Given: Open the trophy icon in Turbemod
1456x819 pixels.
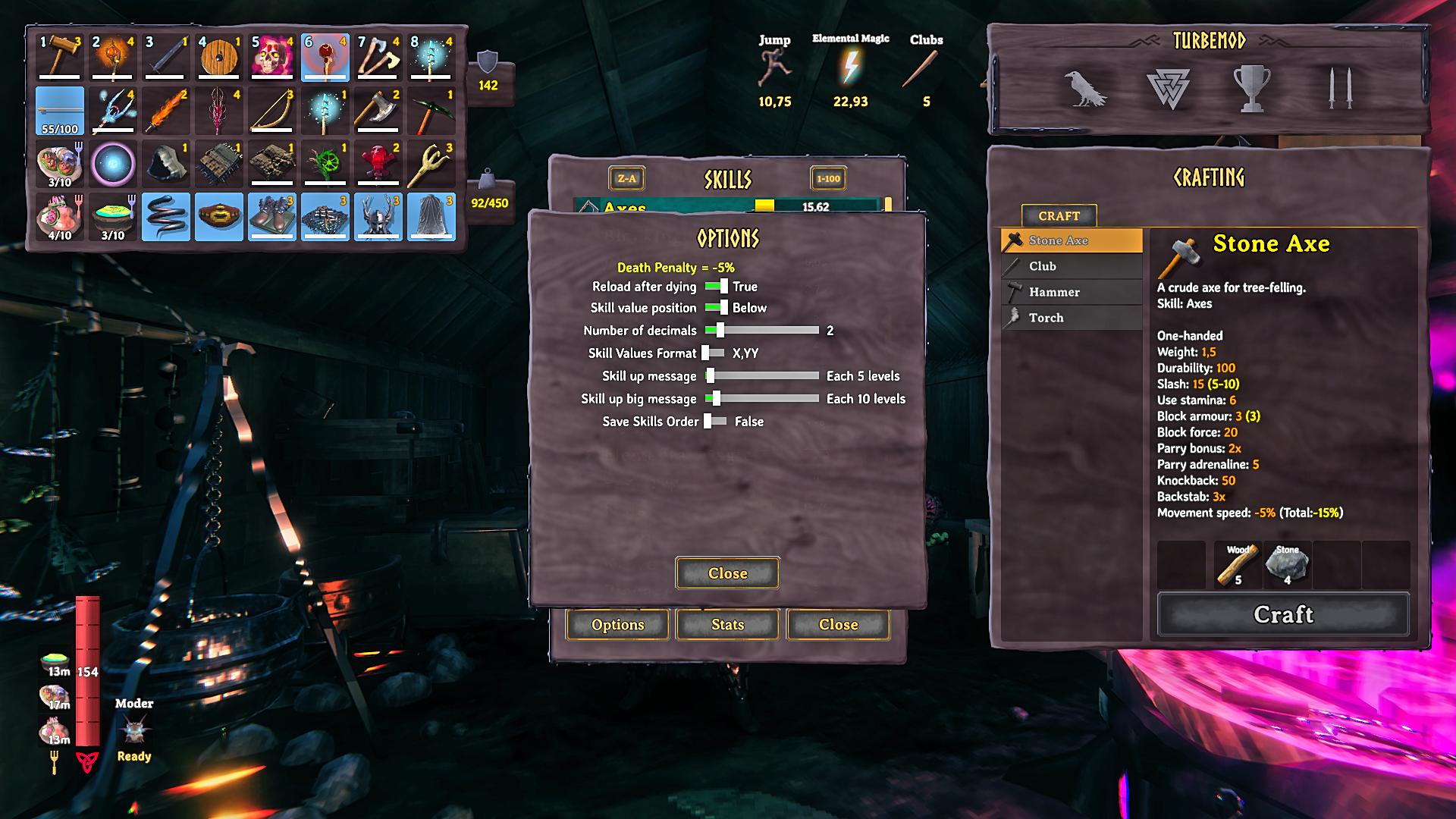Looking at the screenshot, I should (1251, 89).
